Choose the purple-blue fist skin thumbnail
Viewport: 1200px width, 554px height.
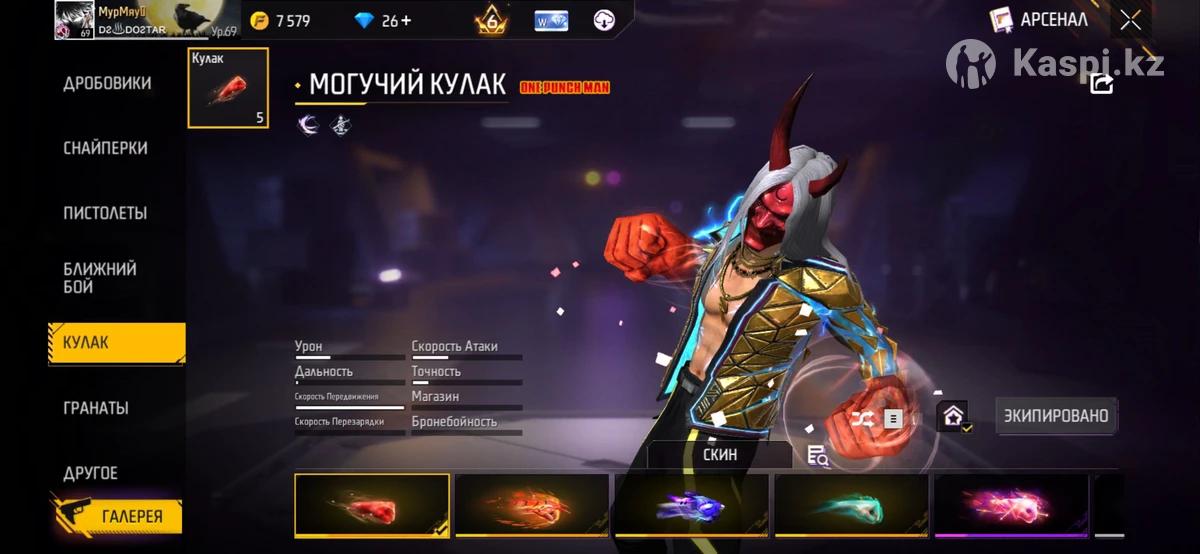point(692,506)
